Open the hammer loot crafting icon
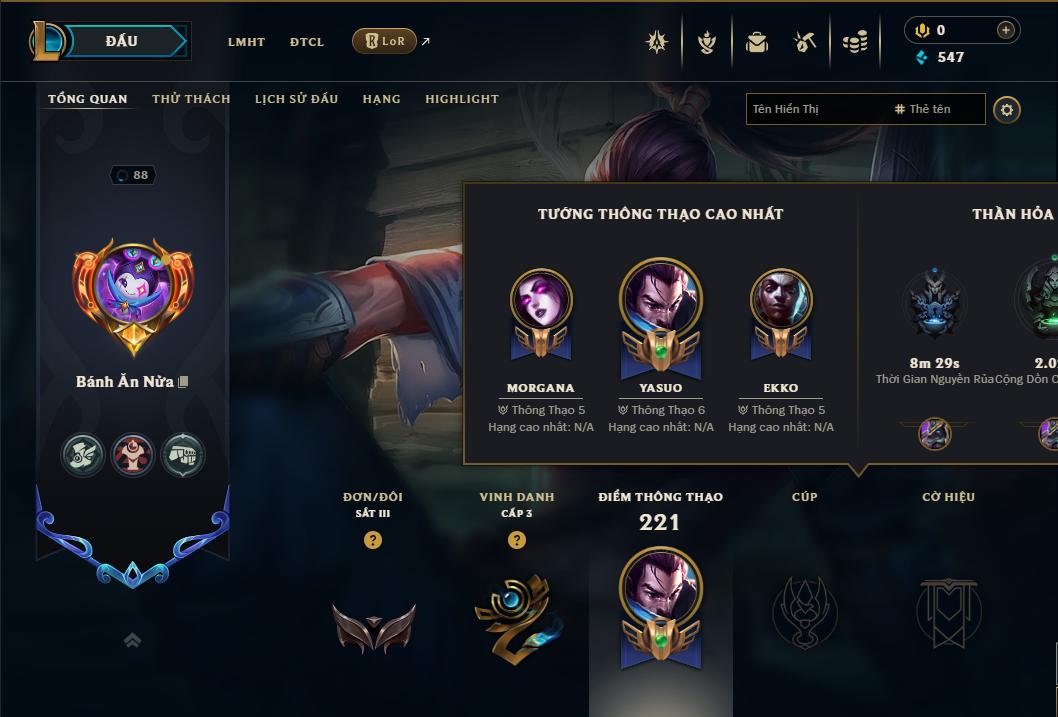Viewport: 1058px width, 717px height. 805,42
